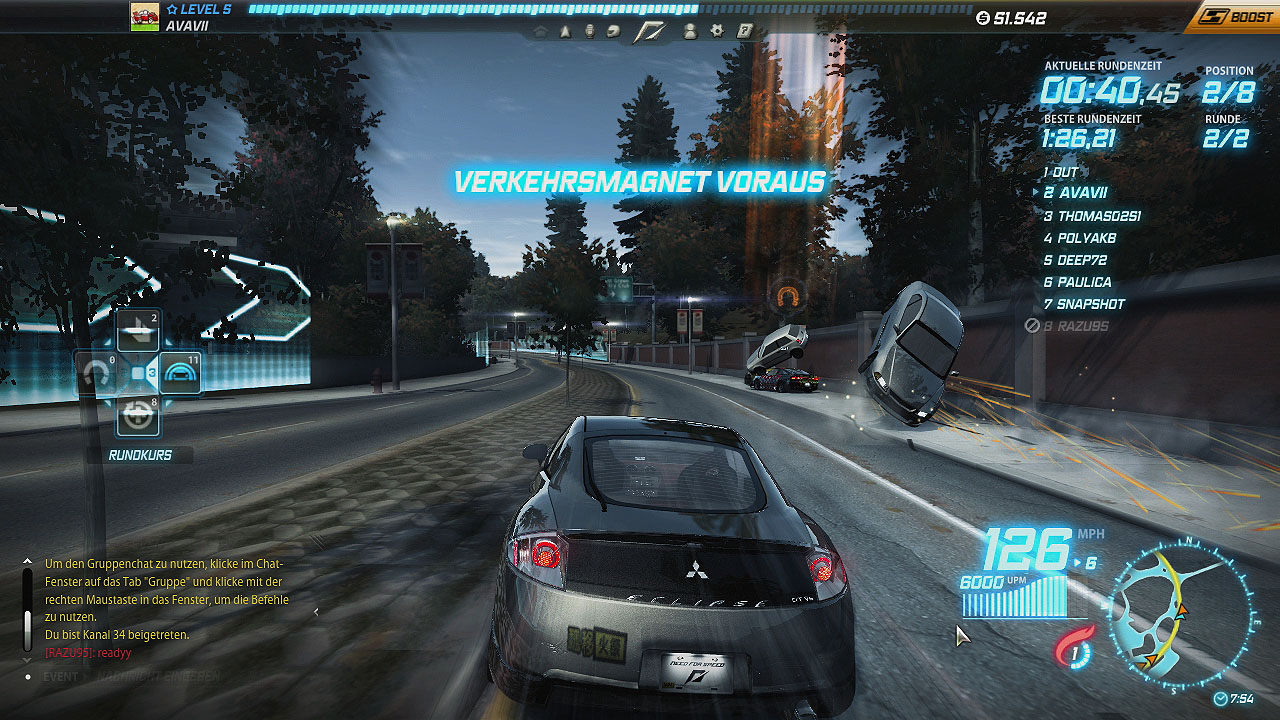Open help with the question mark icon
This screenshot has height=720, width=1280.
click(x=744, y=31)
